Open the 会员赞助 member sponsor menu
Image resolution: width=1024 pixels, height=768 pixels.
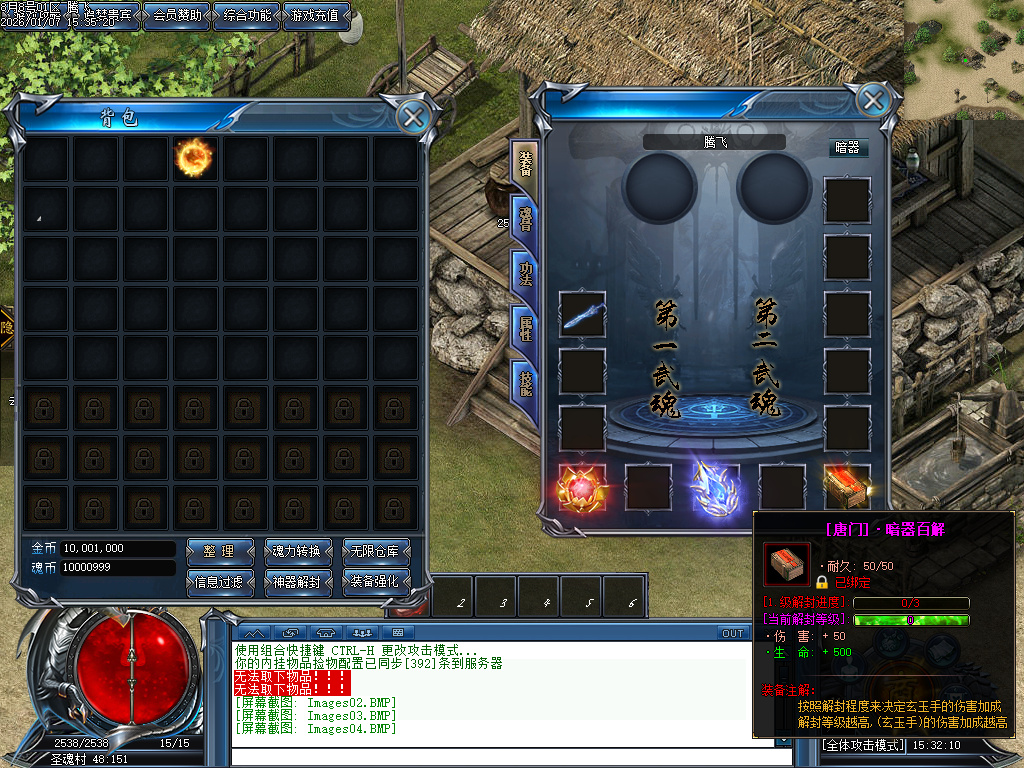[178, 16]
